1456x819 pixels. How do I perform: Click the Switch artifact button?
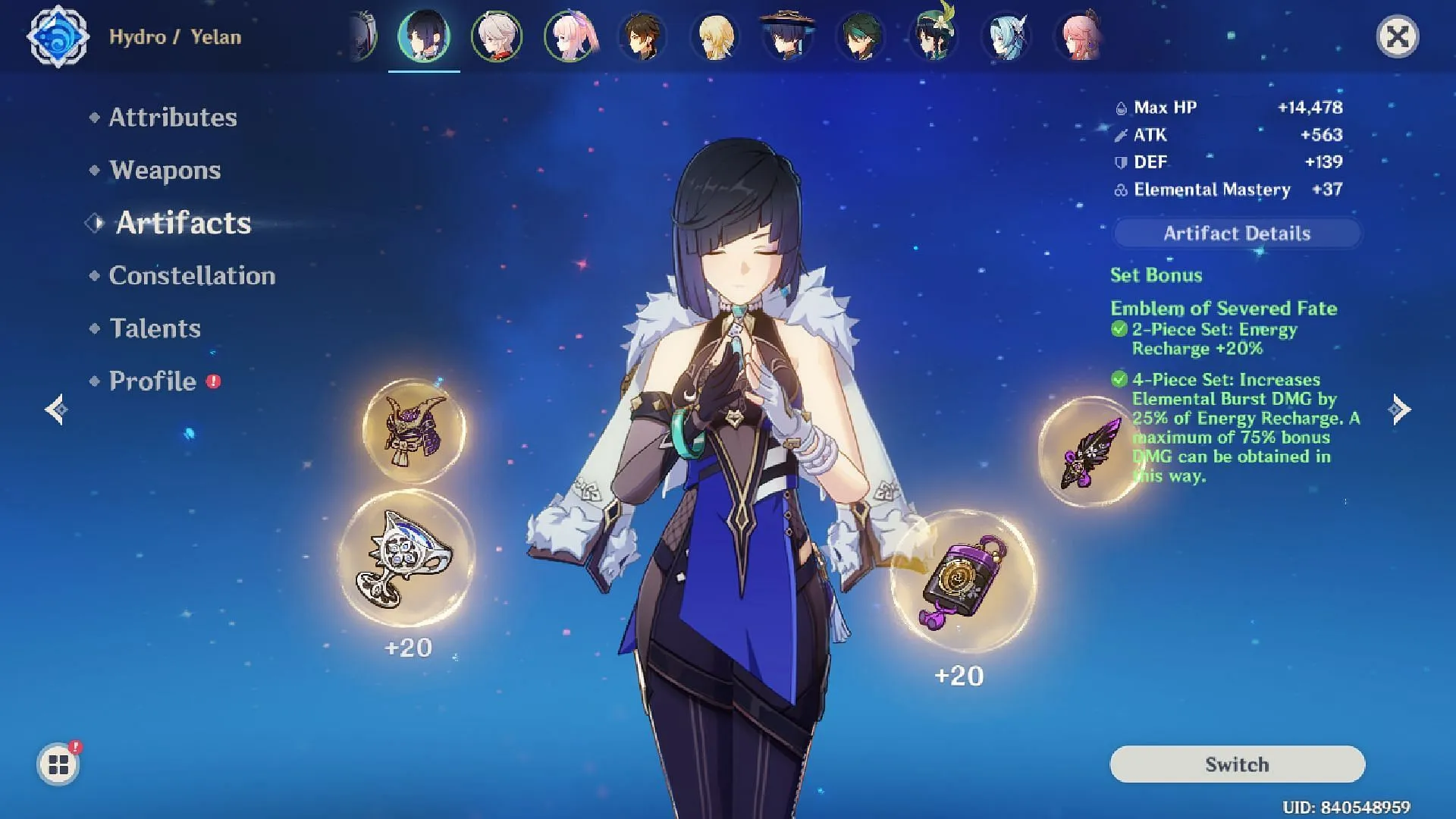[1237, 764]
